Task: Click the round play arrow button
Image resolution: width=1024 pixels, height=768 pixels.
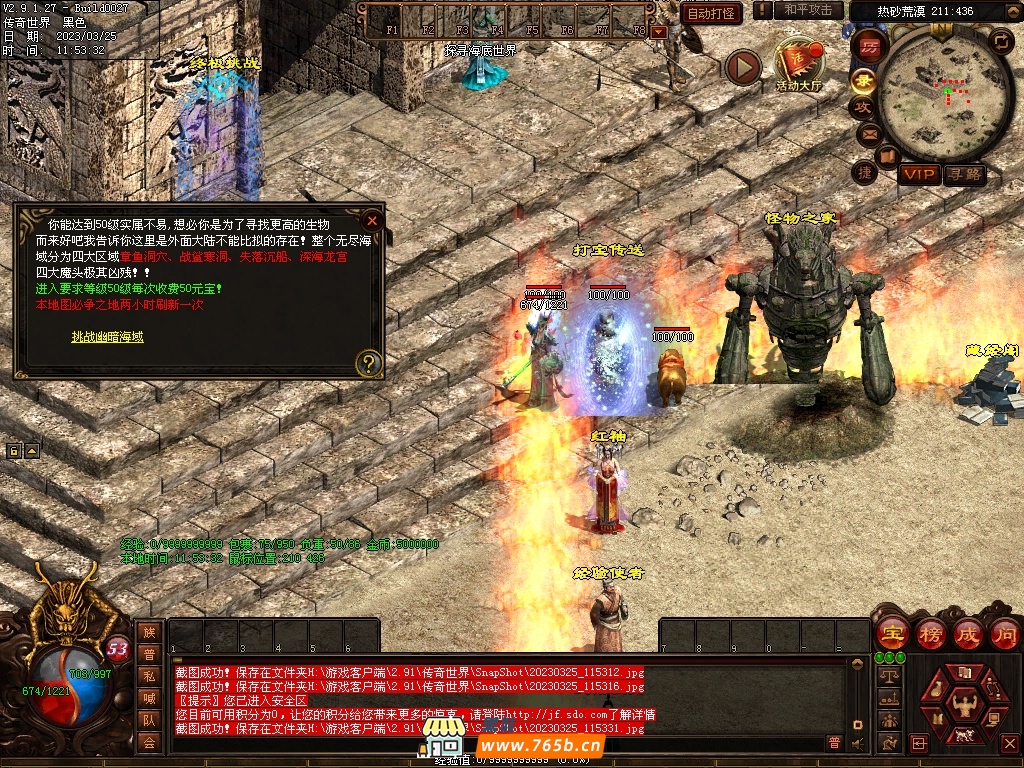Action: pyautogui.click(x=743, y=68)
